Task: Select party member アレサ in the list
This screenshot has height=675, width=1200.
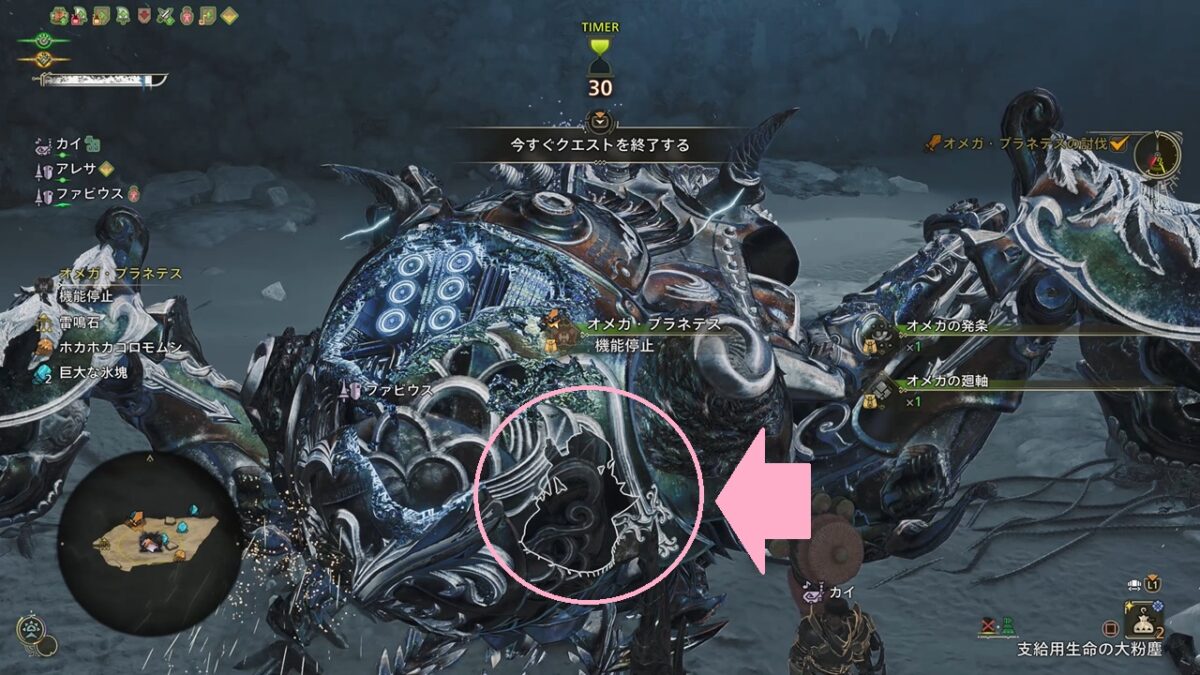Action: (75, 168)
